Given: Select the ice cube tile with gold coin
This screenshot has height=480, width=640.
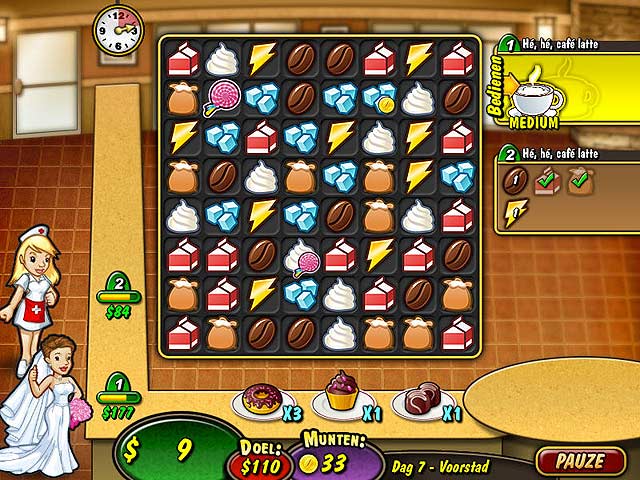Looking at the screenshot, I should tap(379, 98).
